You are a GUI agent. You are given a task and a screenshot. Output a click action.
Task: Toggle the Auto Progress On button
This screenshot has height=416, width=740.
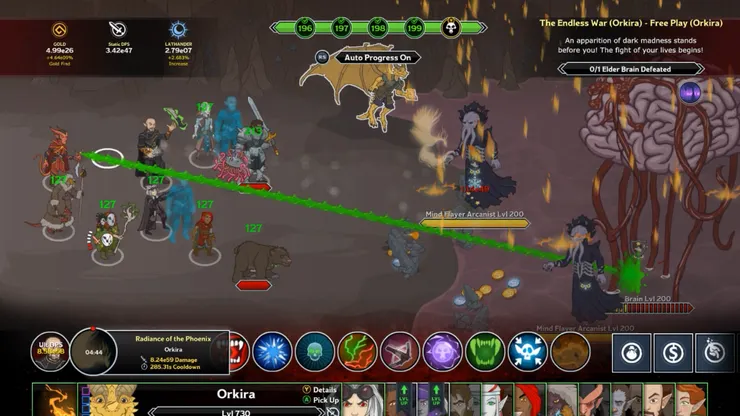click(379, 58)
